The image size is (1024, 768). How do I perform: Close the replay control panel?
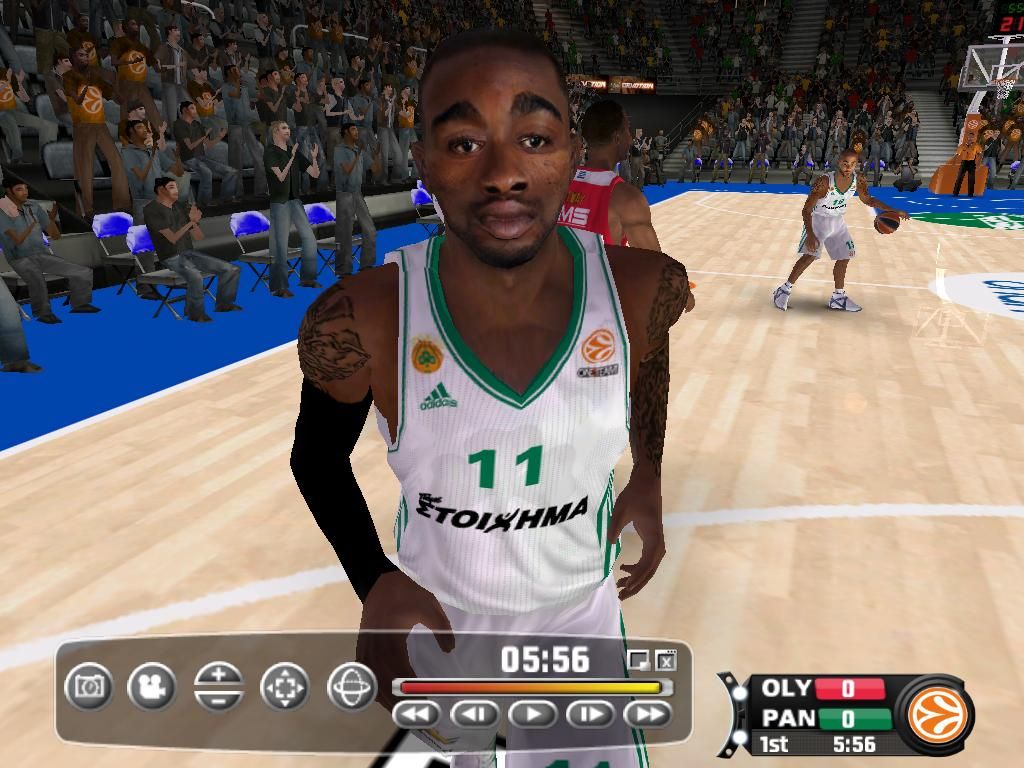(667, 660)
